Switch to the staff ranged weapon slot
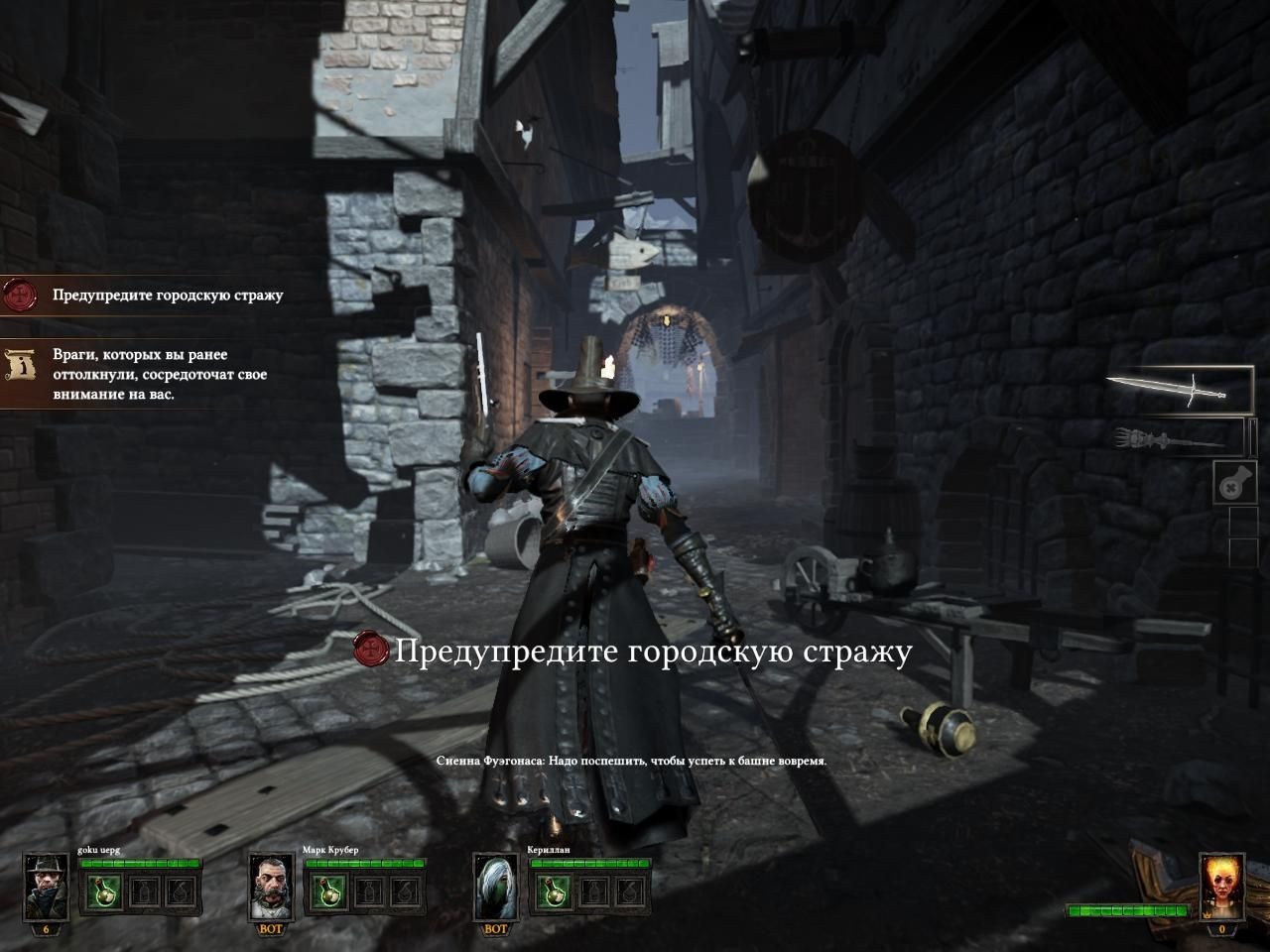 tap(1178, 436)
